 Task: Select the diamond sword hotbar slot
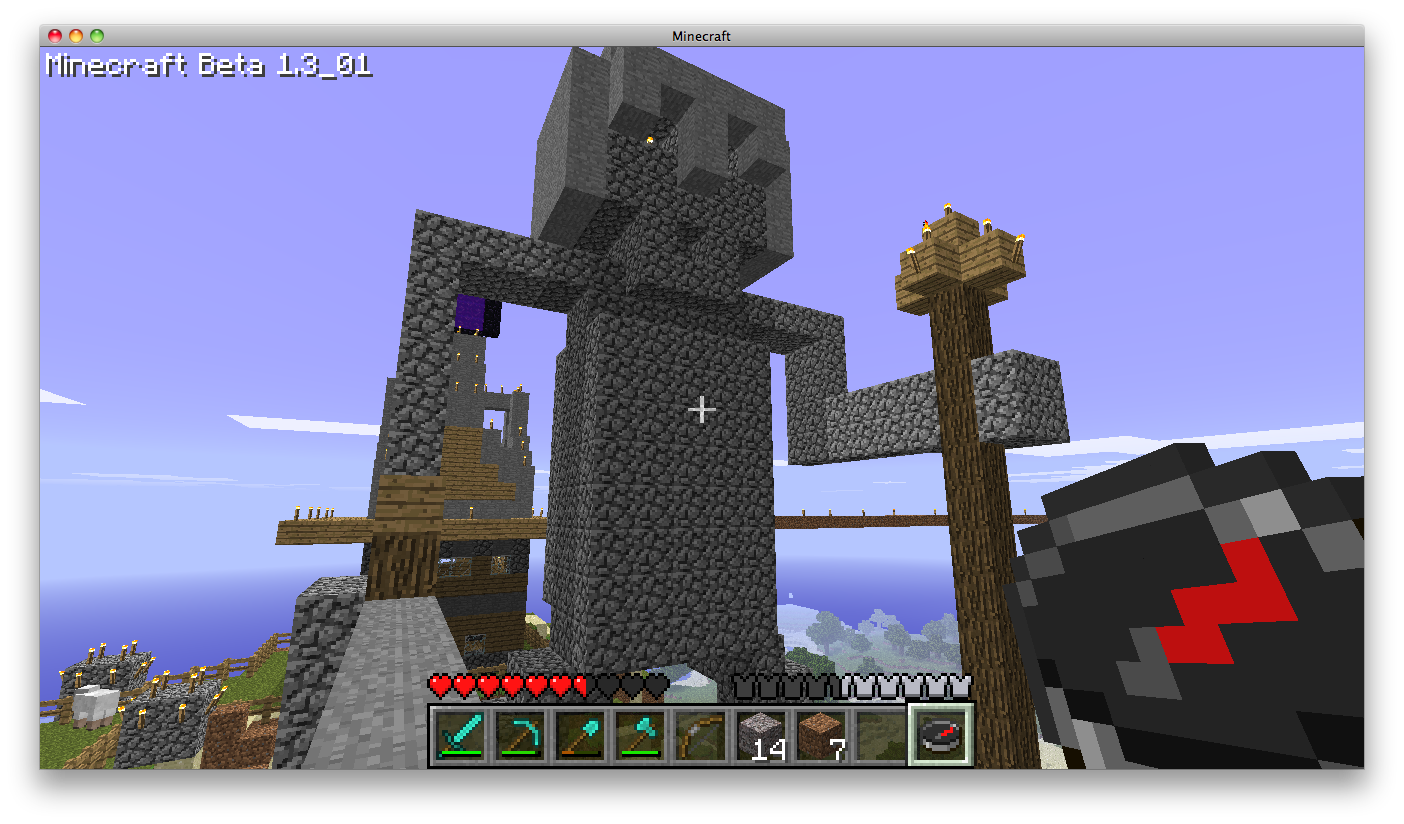[460, 737]
